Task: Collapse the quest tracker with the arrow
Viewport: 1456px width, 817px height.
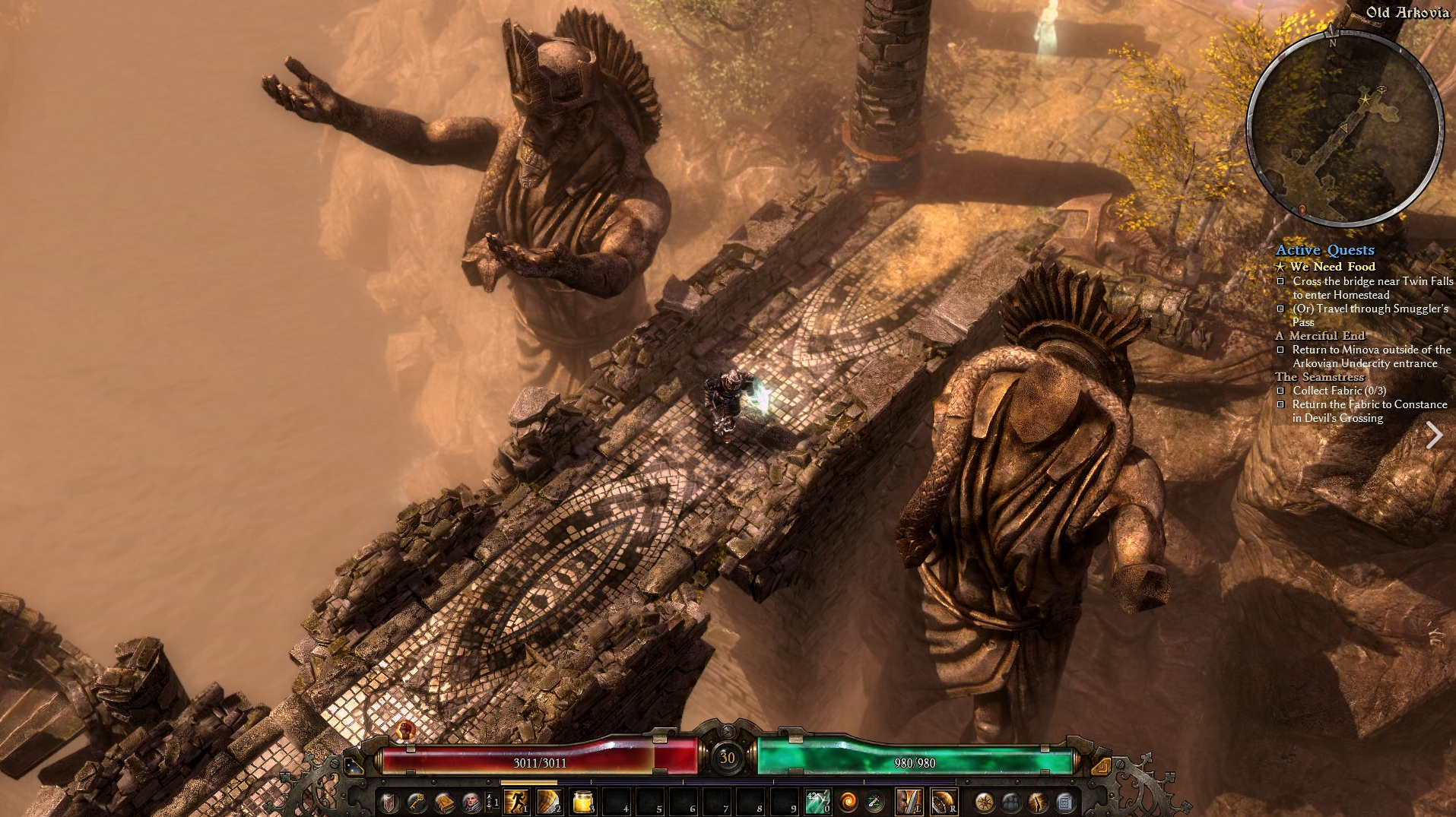Action: (x=1434, y=435)
